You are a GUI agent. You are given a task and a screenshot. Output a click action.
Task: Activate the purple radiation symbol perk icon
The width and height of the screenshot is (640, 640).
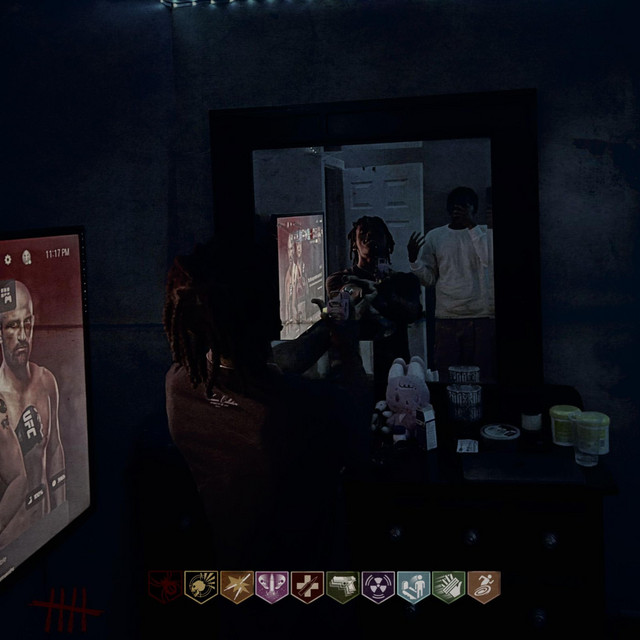click(378, 586)
